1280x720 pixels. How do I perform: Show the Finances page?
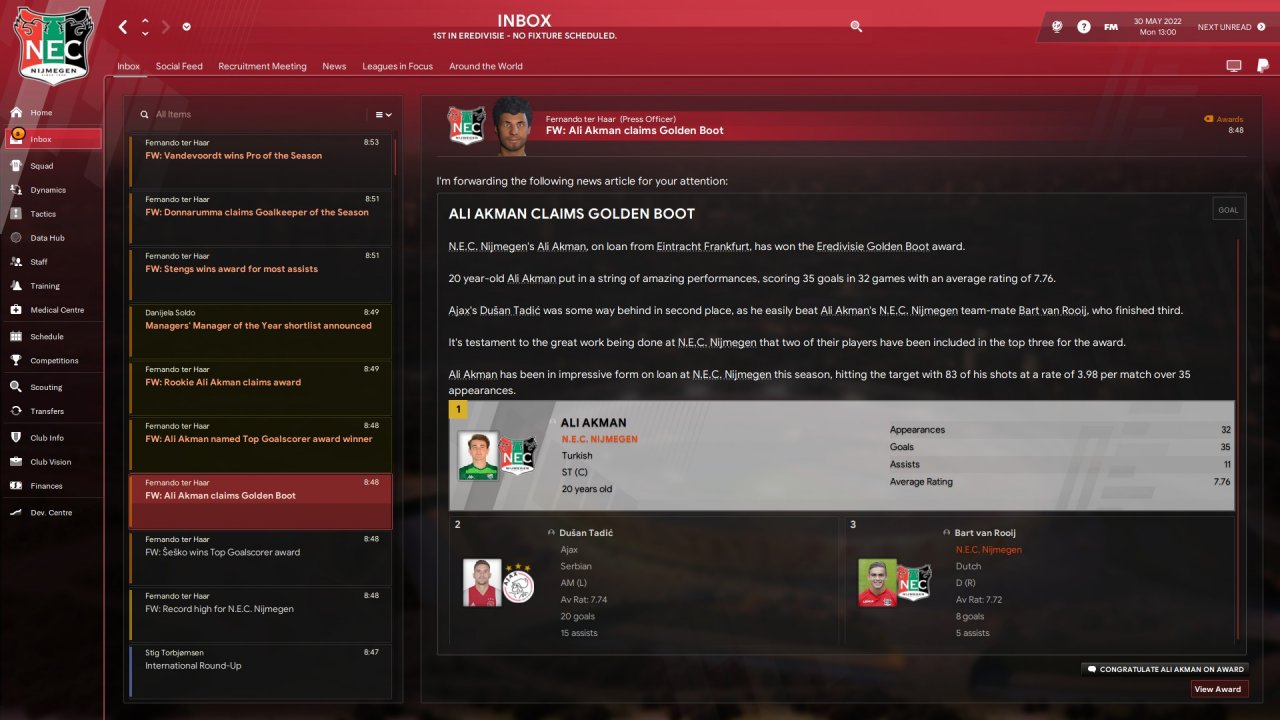point(46,486)
